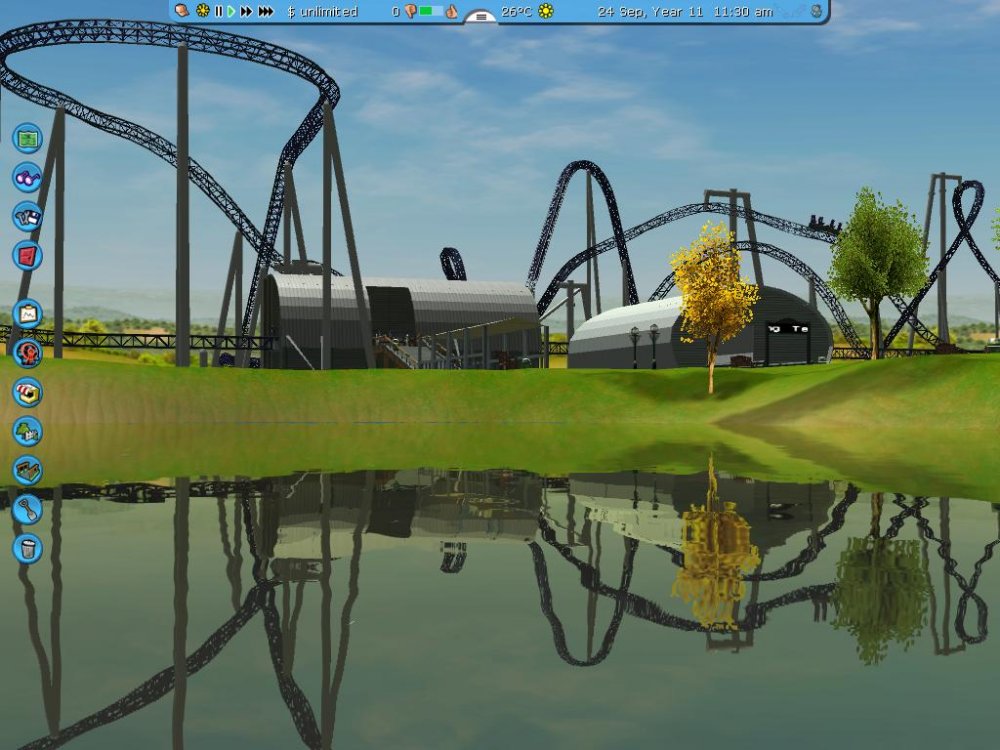Expand the top bar pull-down handle

(481, 16)
